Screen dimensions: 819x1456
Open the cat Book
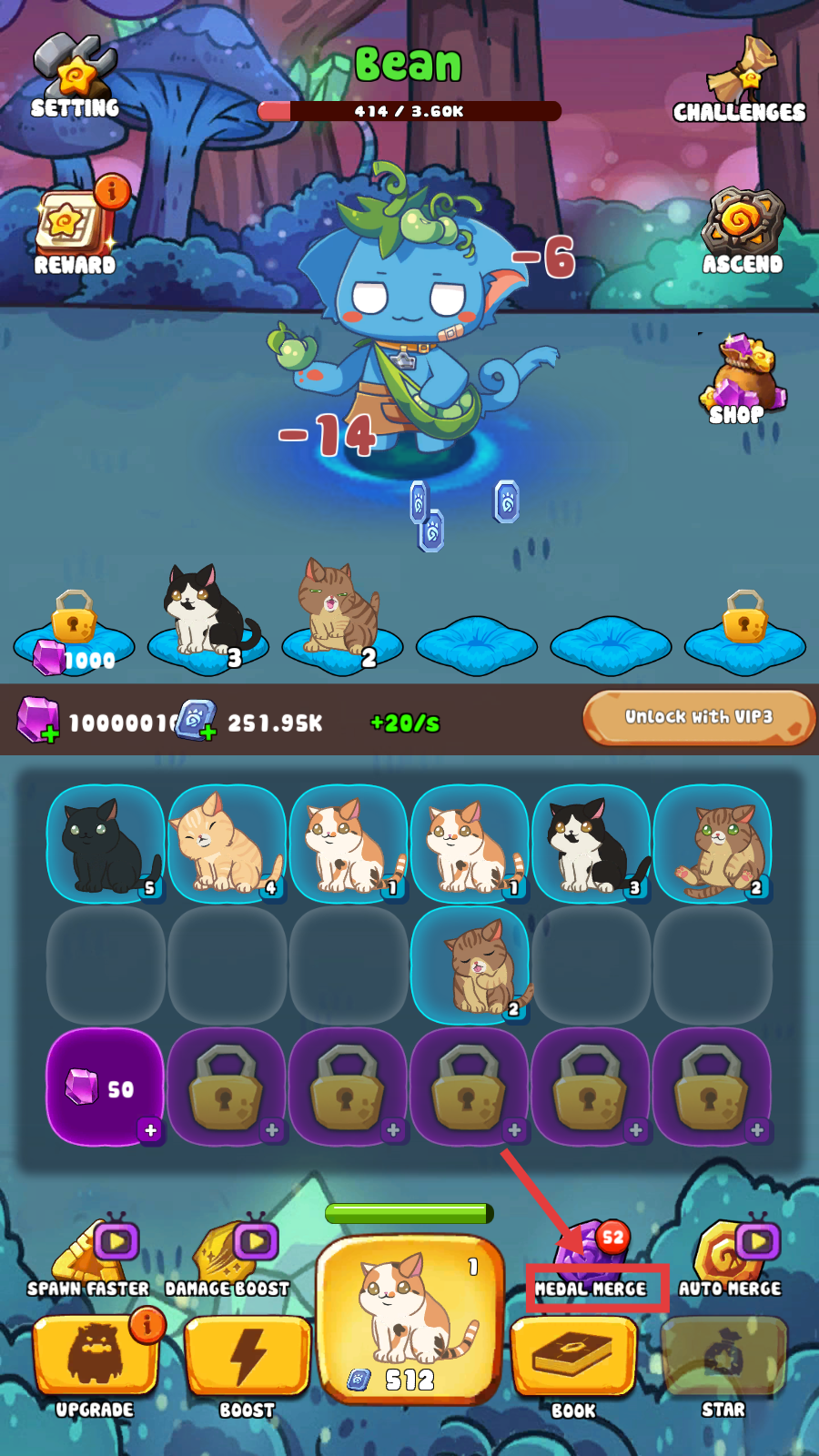[x=573, y=1360]
